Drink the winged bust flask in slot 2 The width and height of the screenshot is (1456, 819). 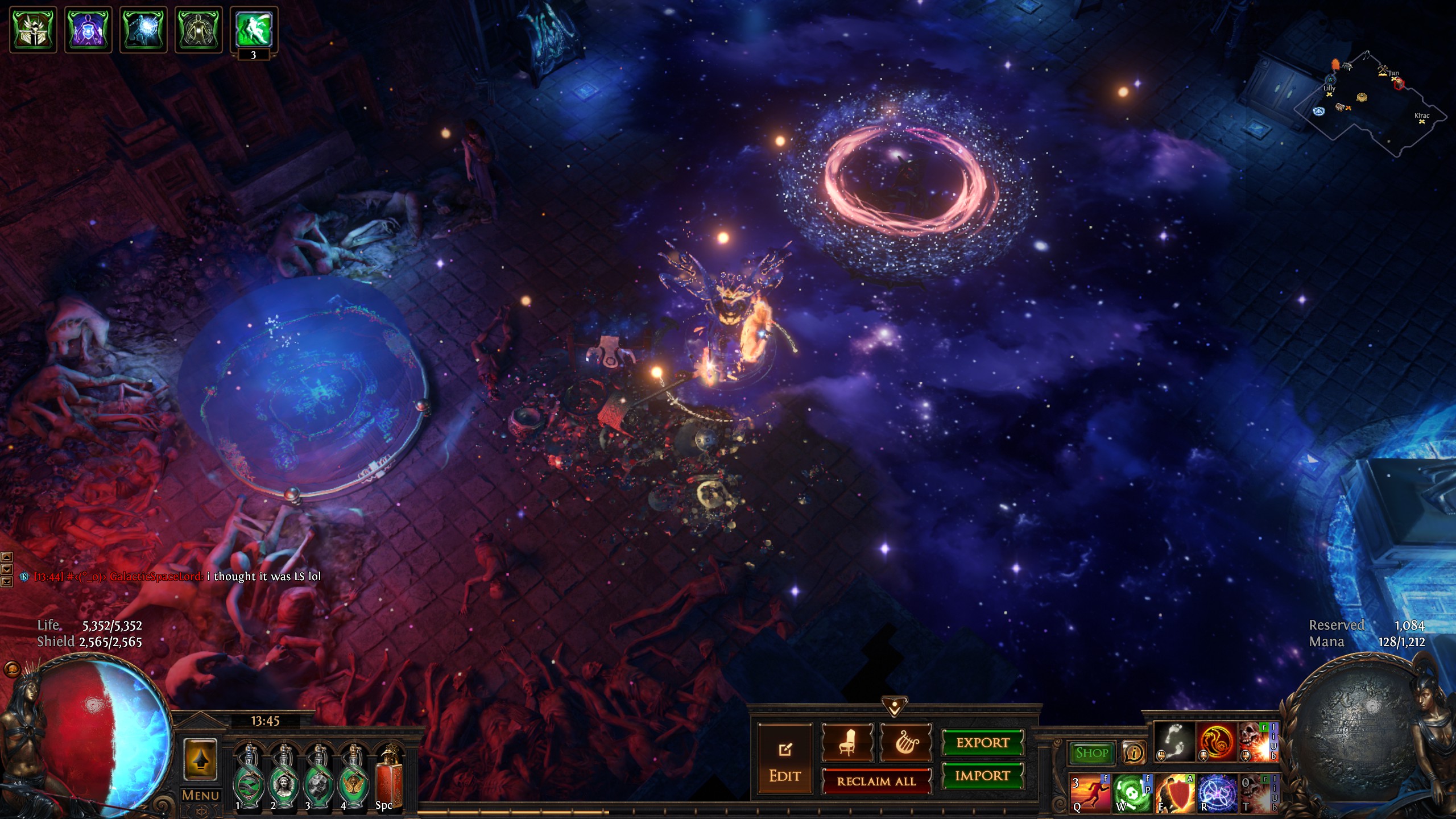(x=284, y=777)
